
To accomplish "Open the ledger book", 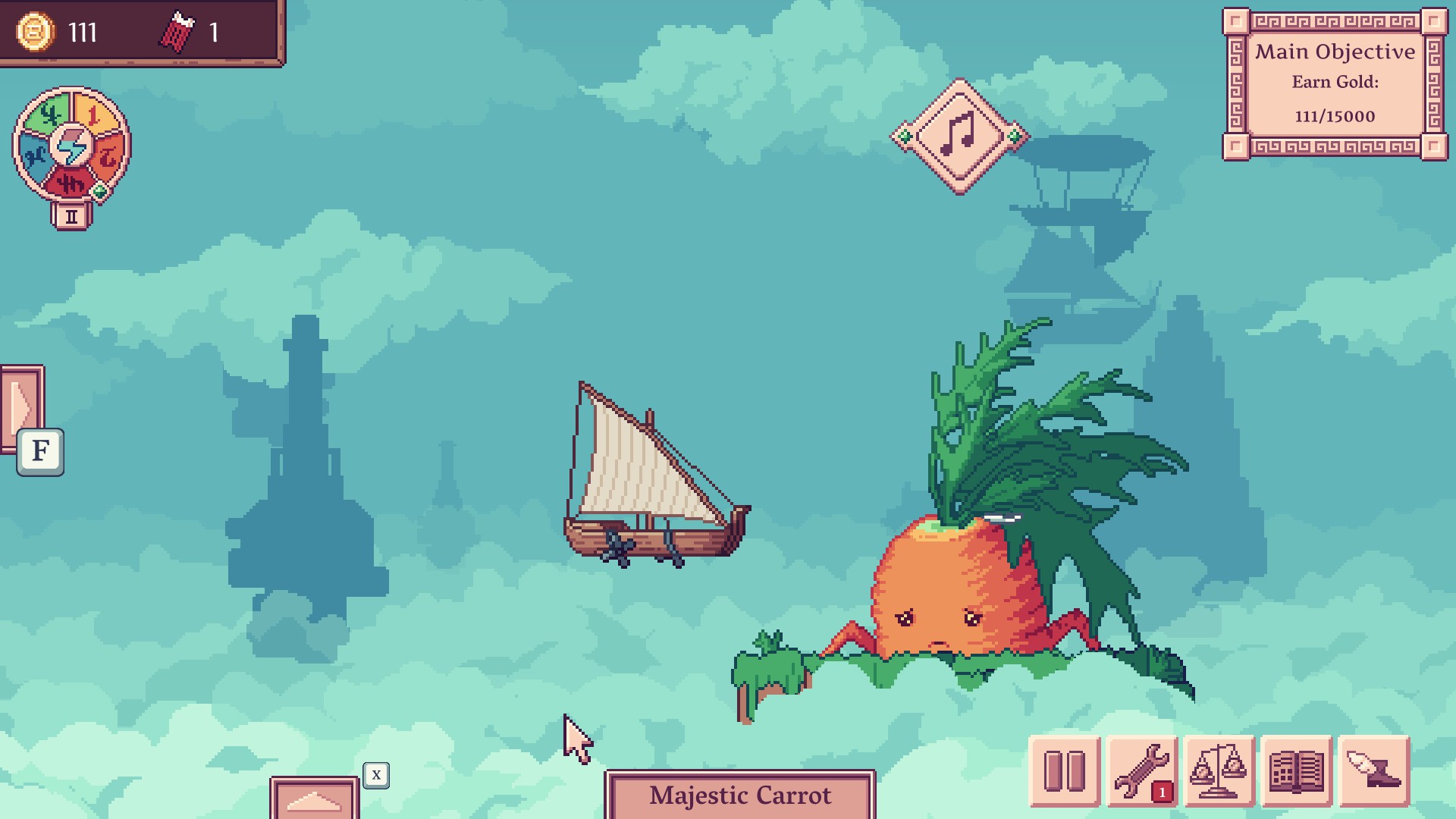I will (x=1296, y=771).
